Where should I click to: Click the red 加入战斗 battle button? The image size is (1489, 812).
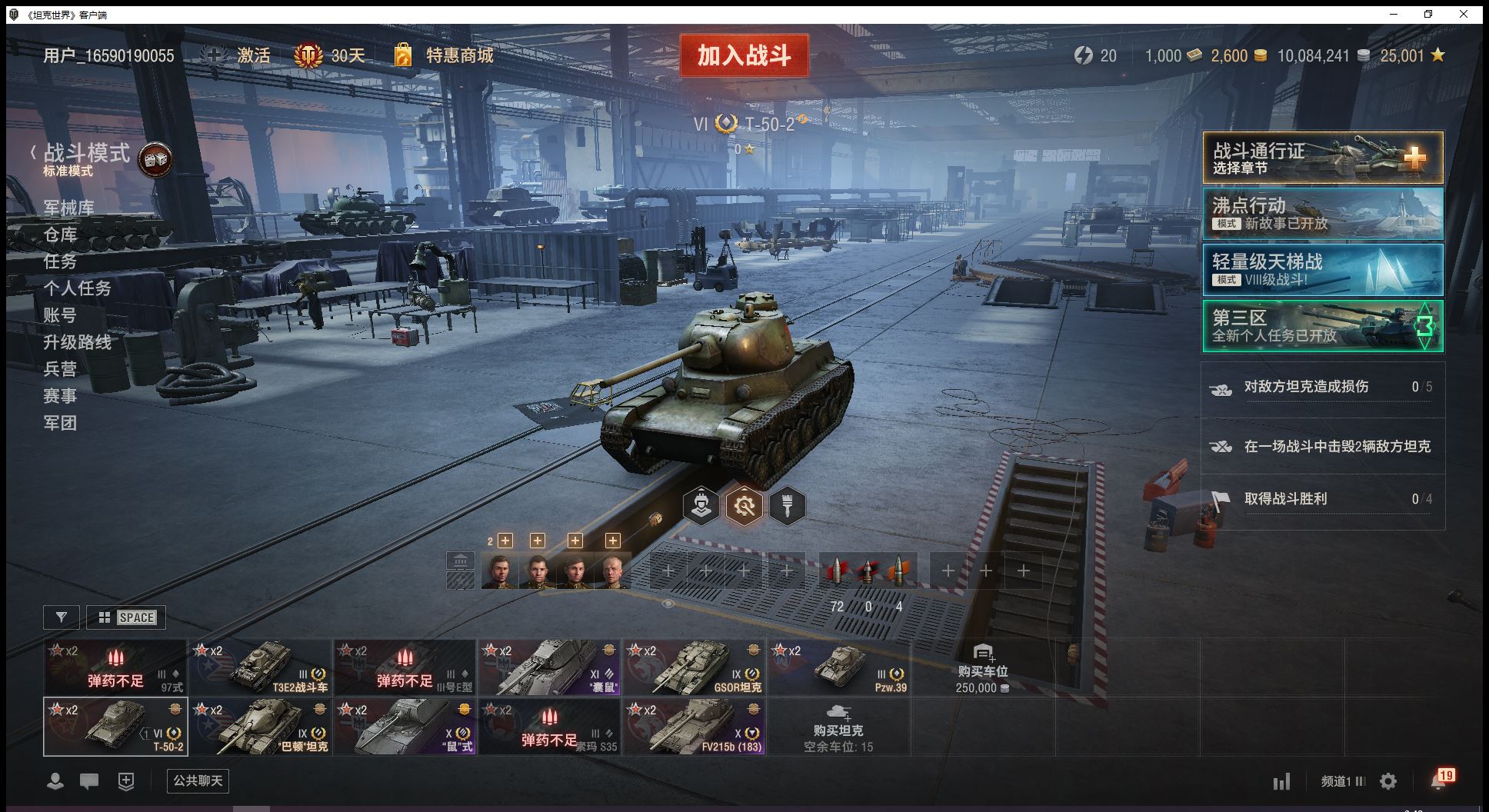[x=744, y=55]
